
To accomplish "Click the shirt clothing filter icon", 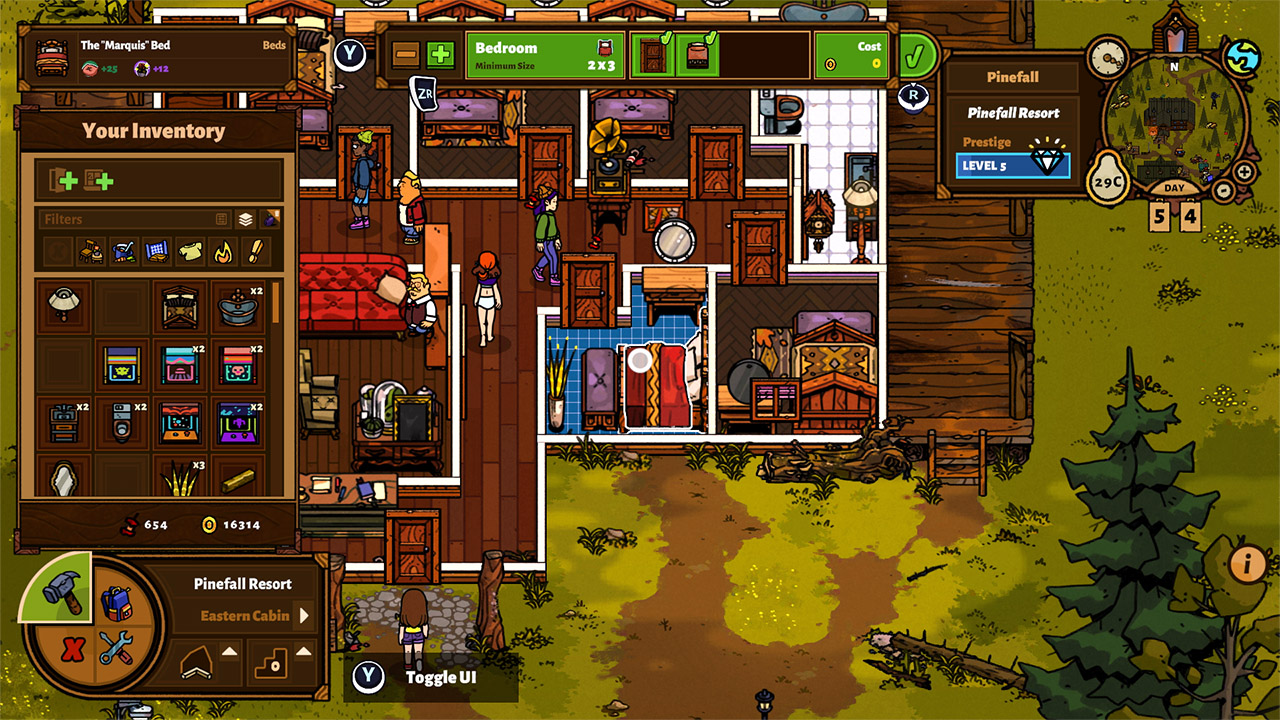I will click(189, 250).
